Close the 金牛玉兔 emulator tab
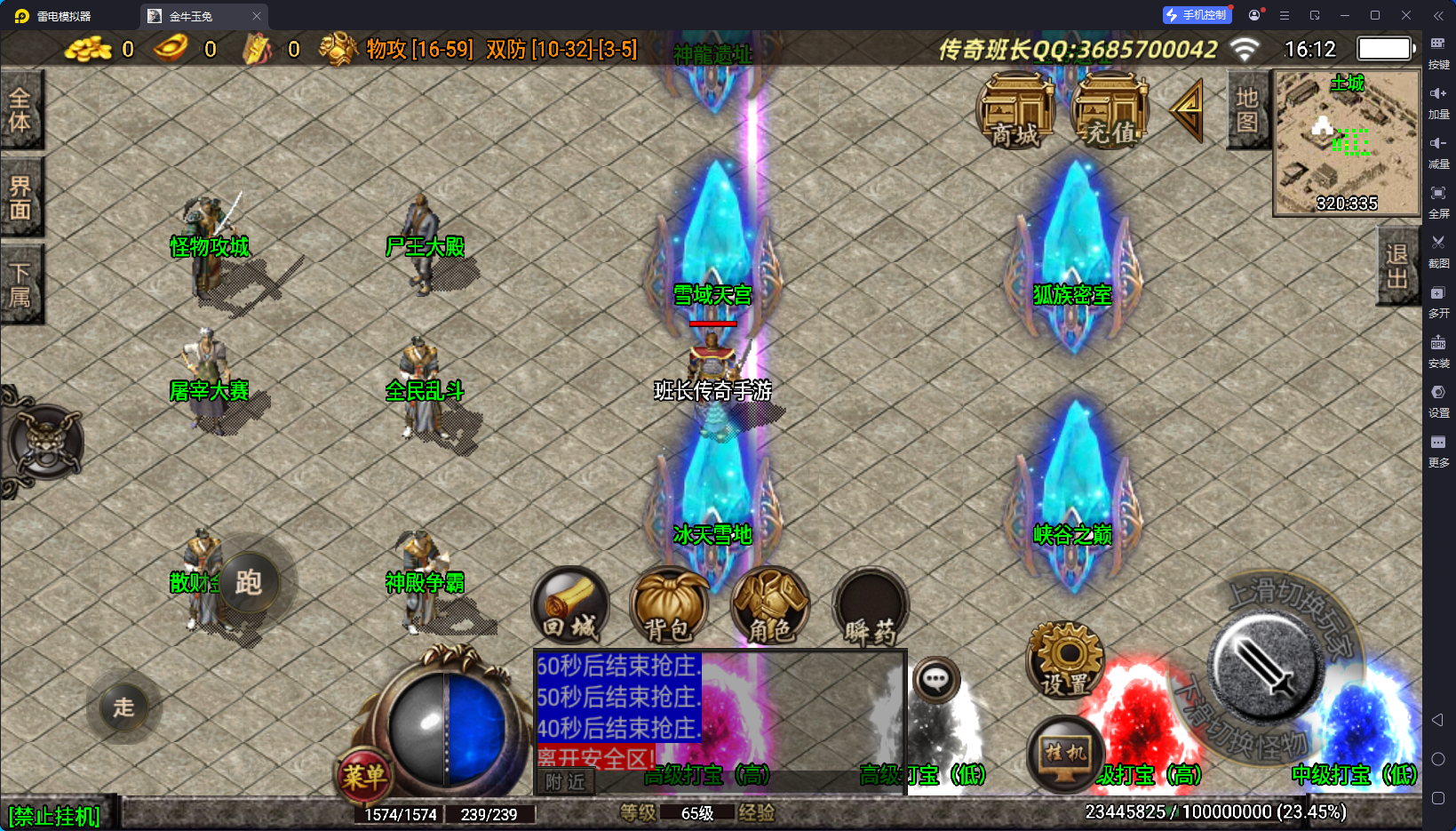 (x=257, y=16)
